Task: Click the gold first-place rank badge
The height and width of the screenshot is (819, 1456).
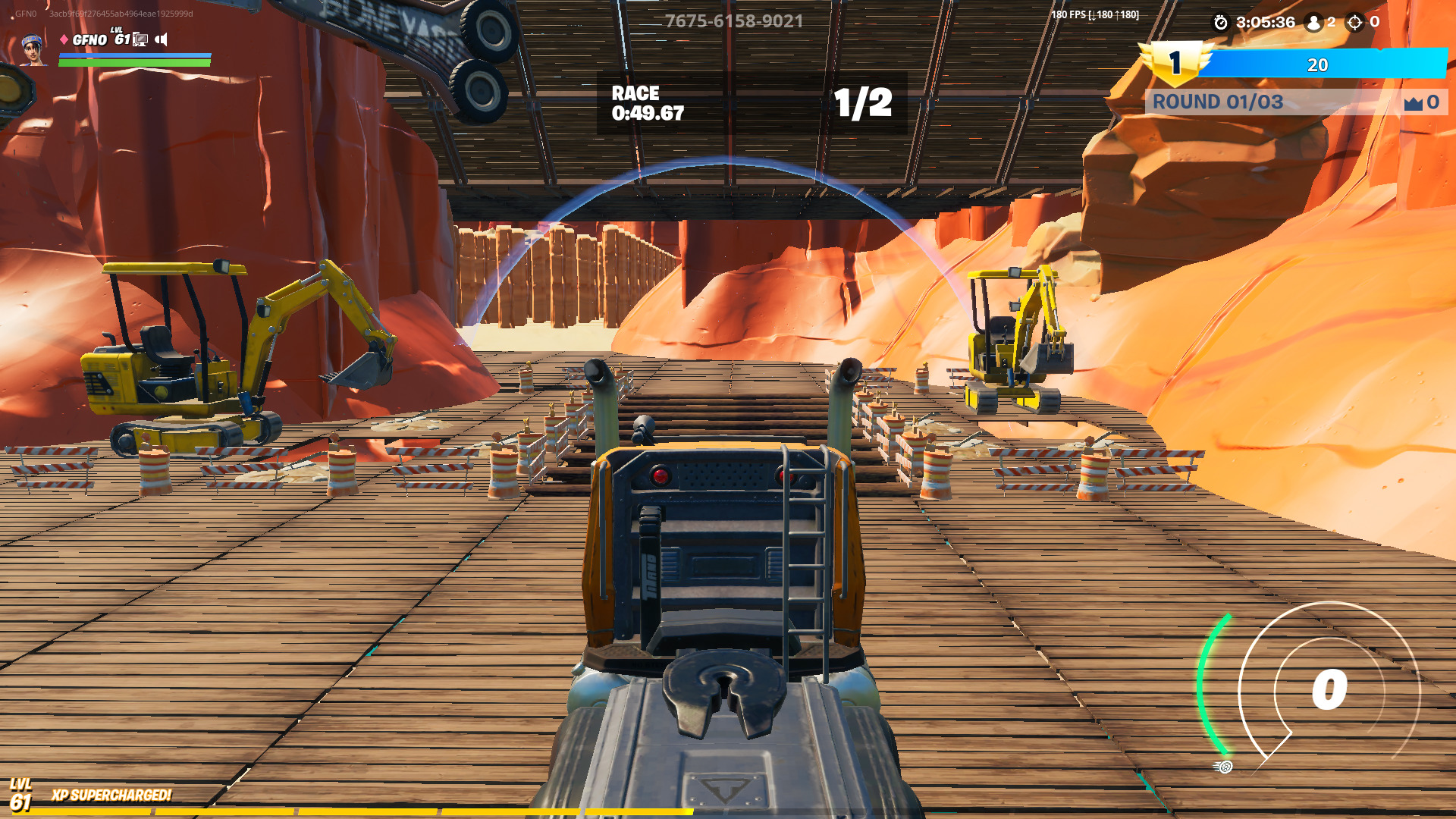Action: tap(1175, 63)
